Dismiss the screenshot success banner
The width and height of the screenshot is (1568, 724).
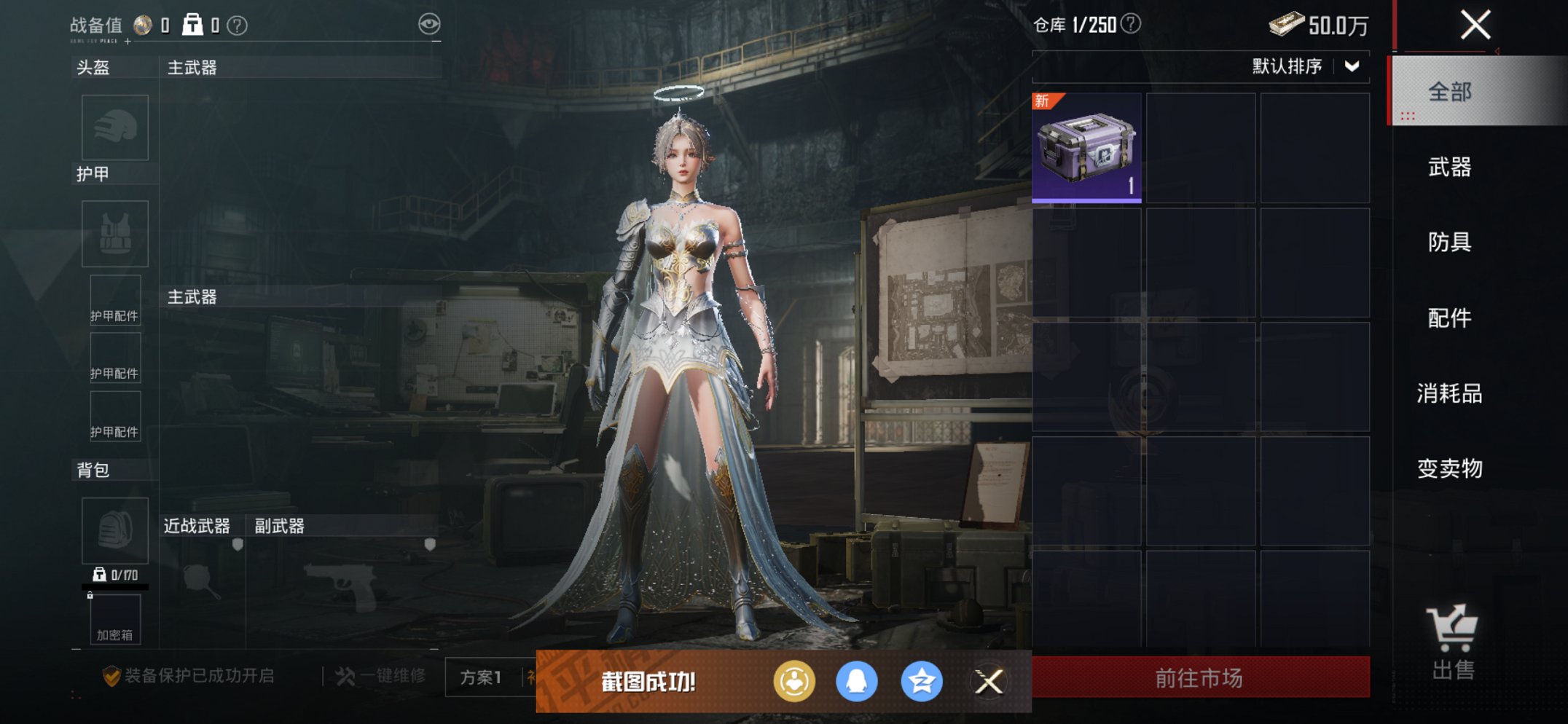coord(989,682)
